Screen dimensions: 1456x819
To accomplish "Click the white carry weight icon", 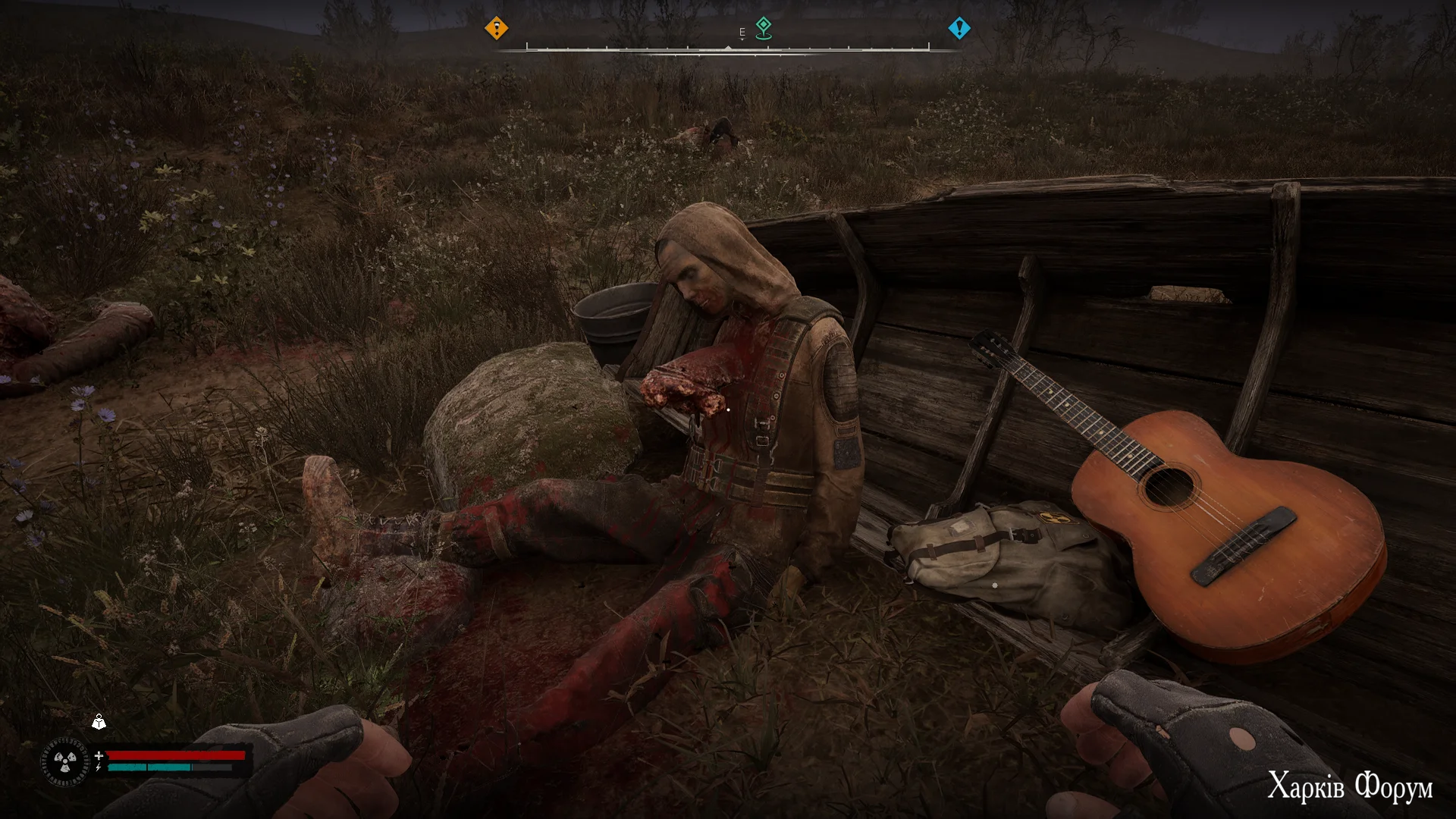I will [99, 722].
